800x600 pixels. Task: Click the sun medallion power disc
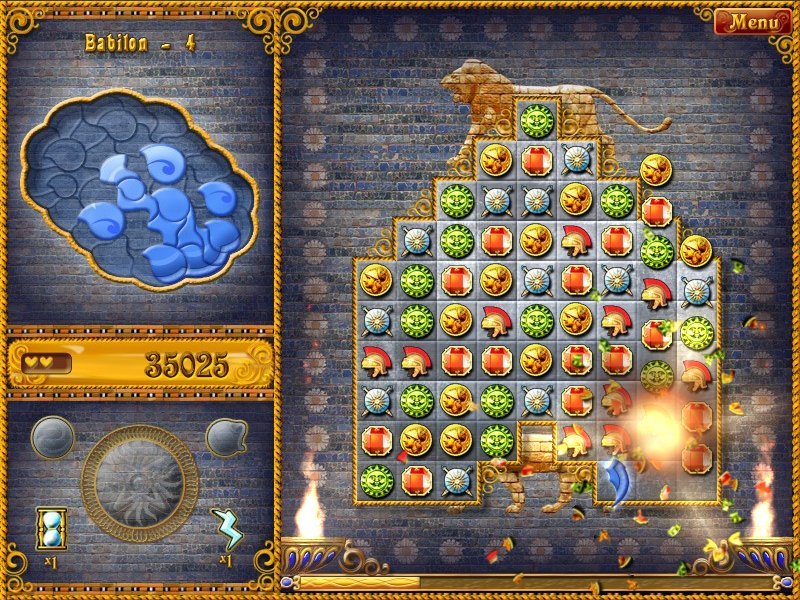click(x=139, y=483)
